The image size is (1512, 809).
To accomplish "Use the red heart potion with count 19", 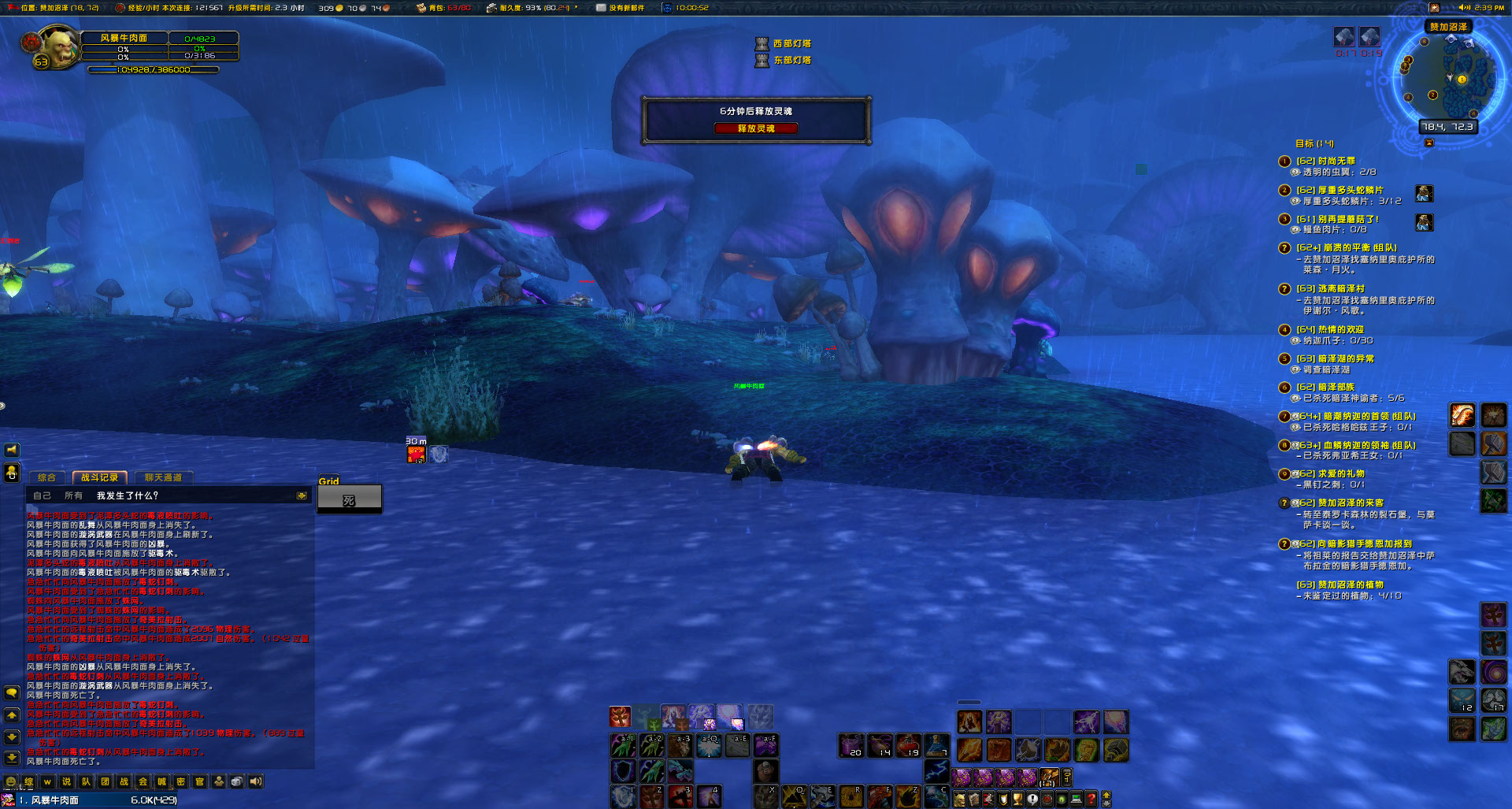I will click(x=908, y=744).
